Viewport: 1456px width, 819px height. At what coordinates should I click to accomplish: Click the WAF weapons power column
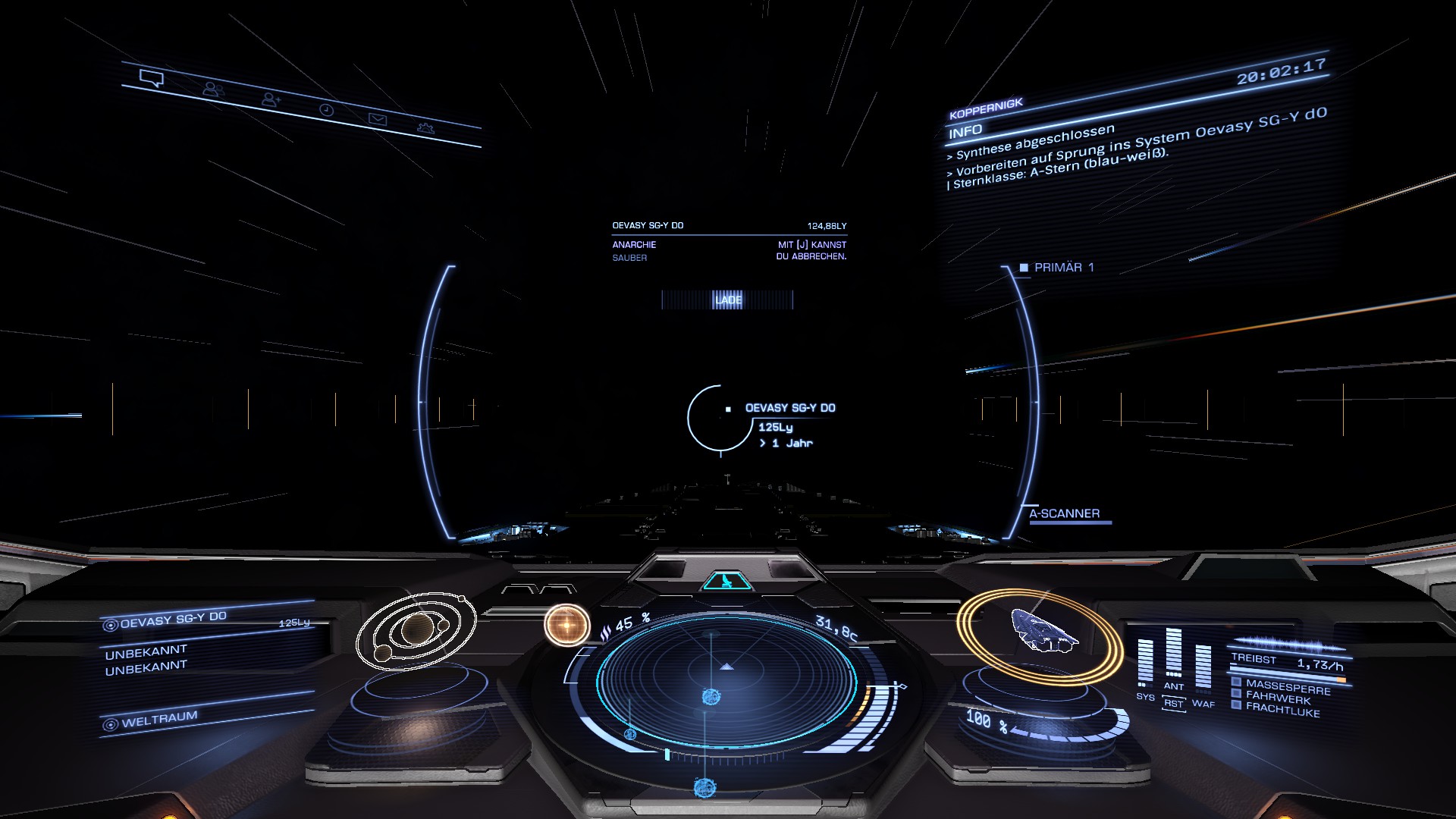click(1203, 668)
